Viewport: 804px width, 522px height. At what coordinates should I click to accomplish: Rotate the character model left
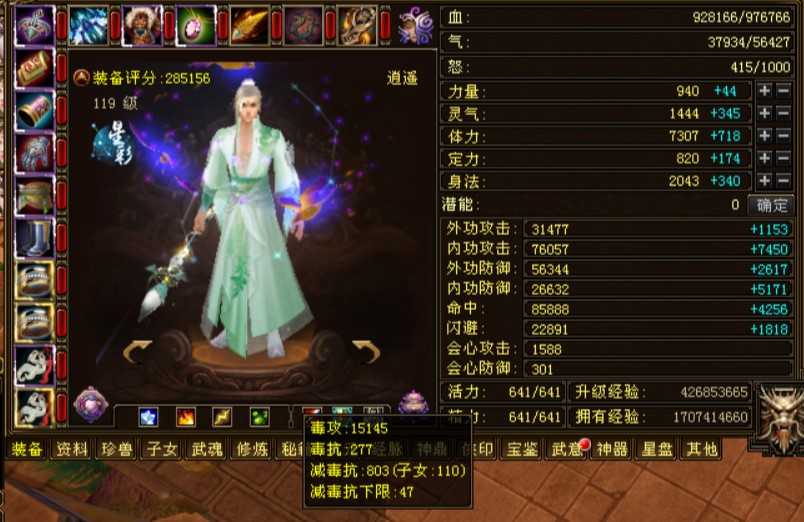[x=138, y=349]
